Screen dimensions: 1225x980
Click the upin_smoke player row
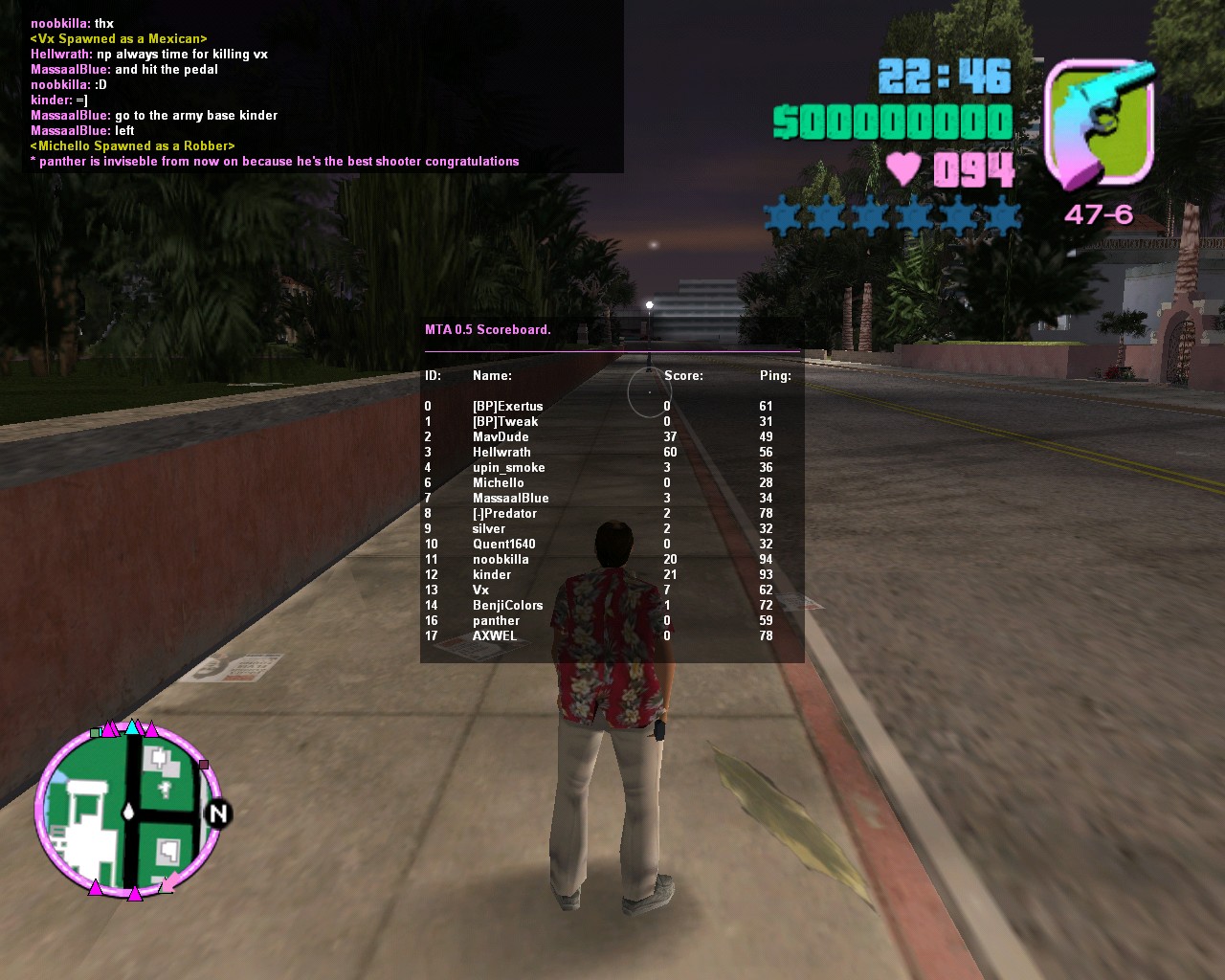[508, 468]
